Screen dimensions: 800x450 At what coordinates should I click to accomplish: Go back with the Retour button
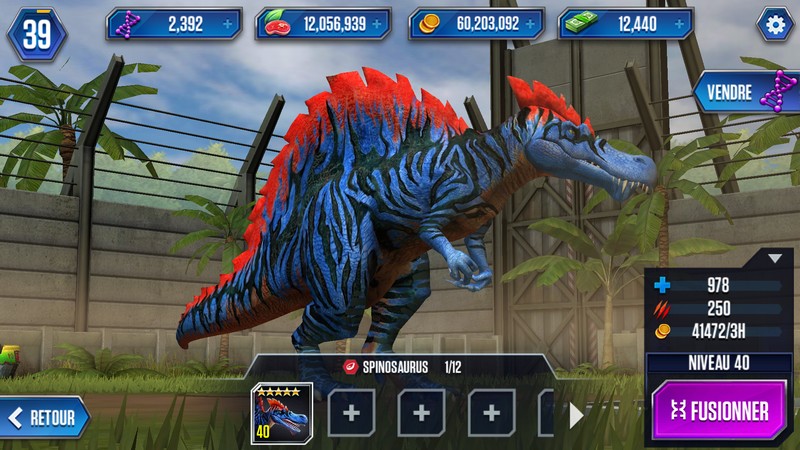point(45,415)
